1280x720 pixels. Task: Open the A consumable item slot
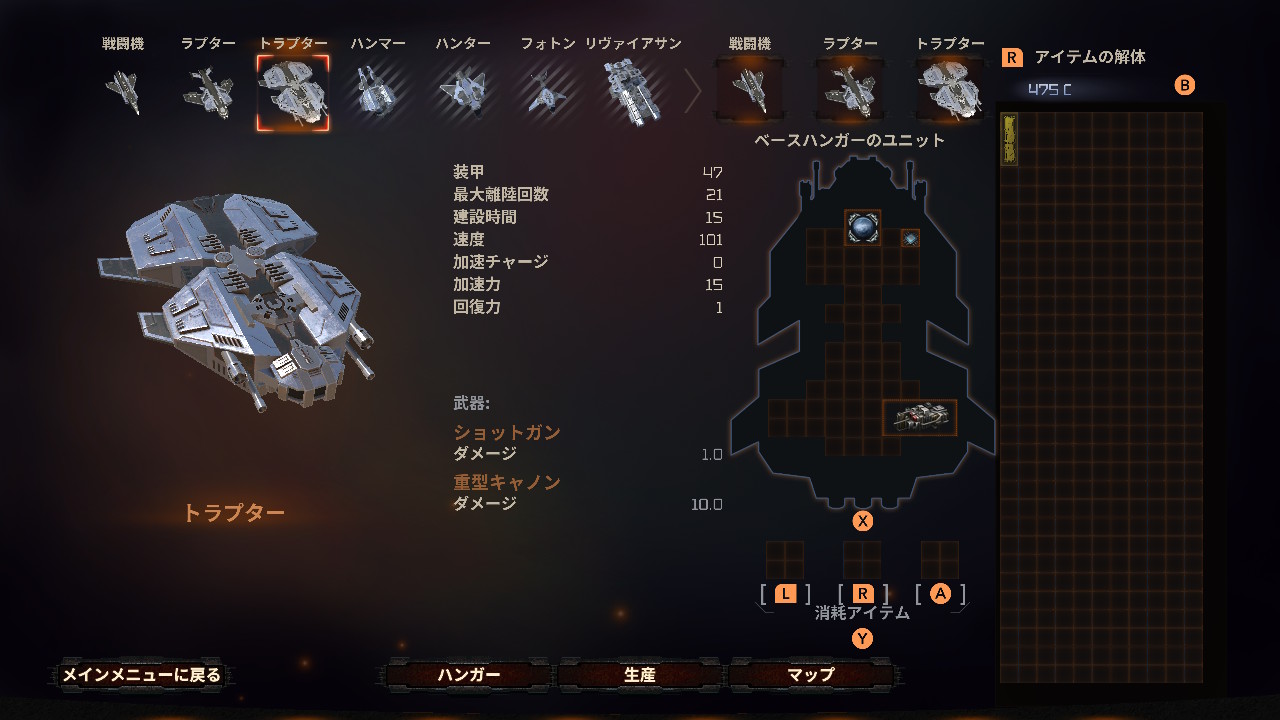940,560
